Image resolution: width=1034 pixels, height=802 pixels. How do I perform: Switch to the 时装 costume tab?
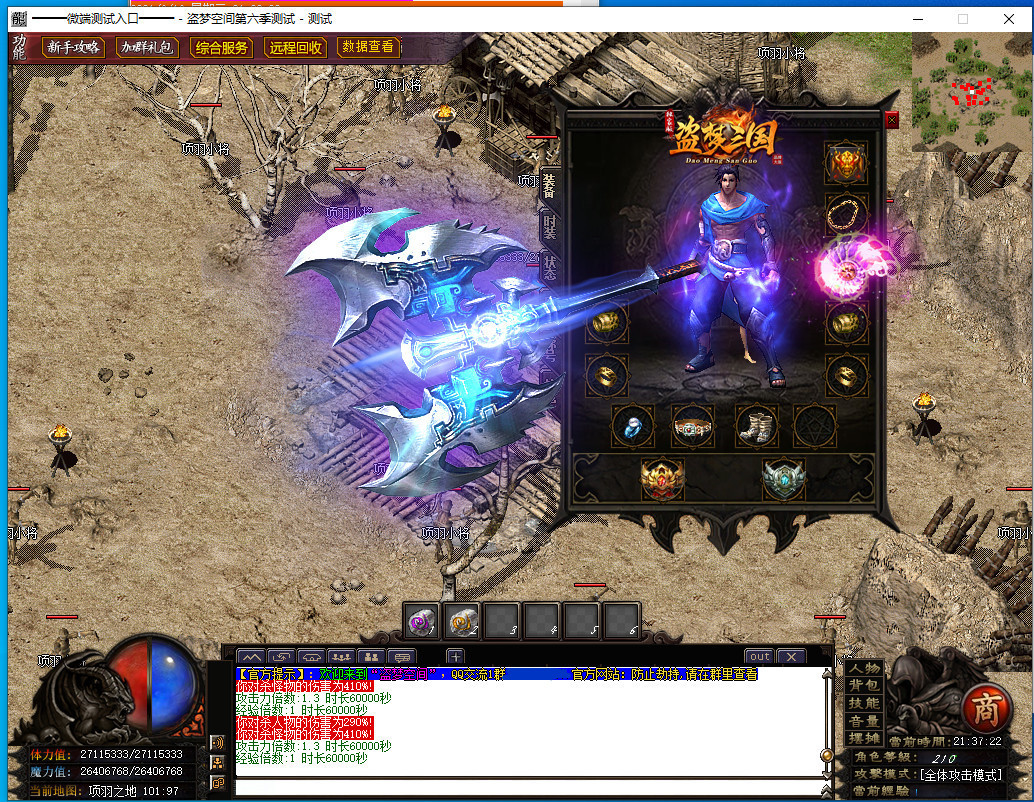(x=549, y=227)
